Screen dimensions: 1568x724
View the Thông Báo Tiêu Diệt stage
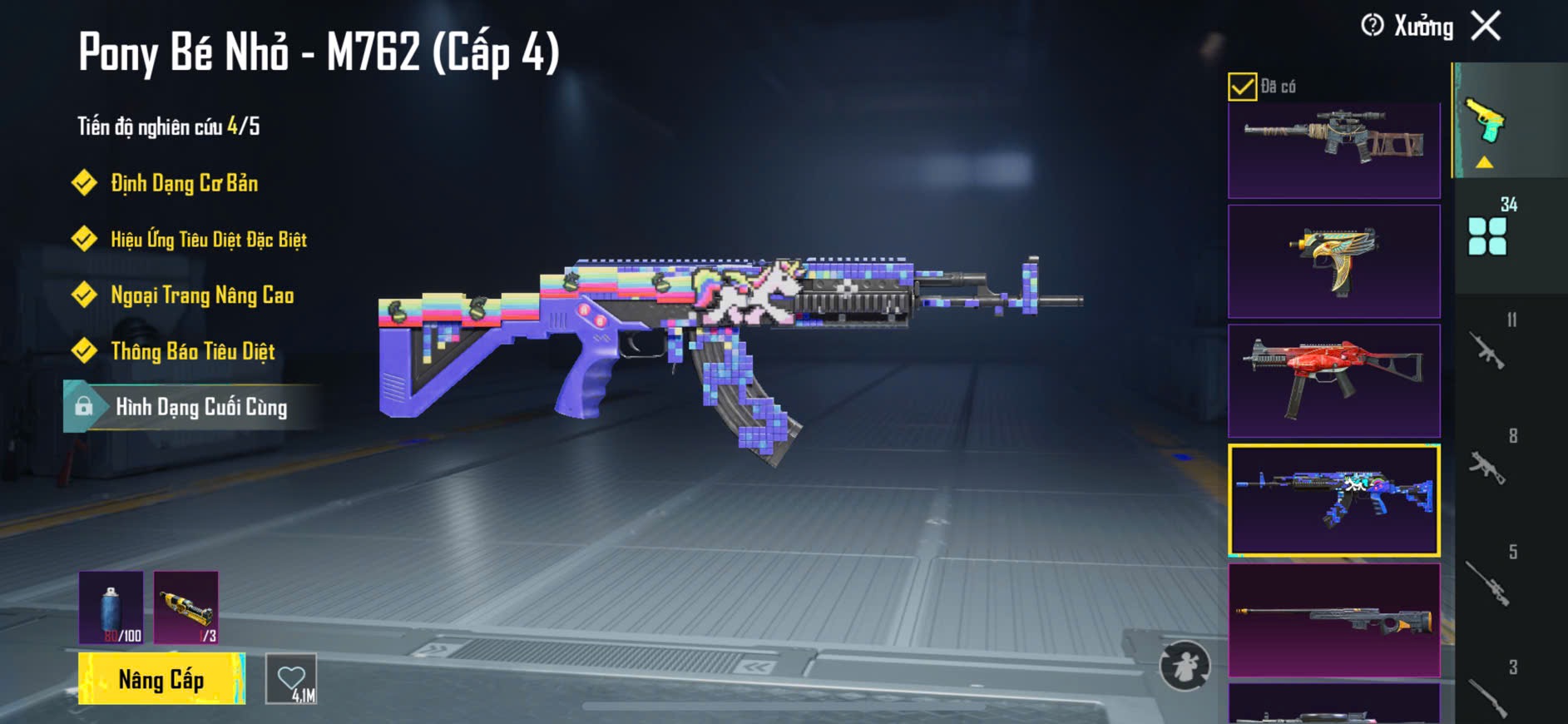point(192,351)
